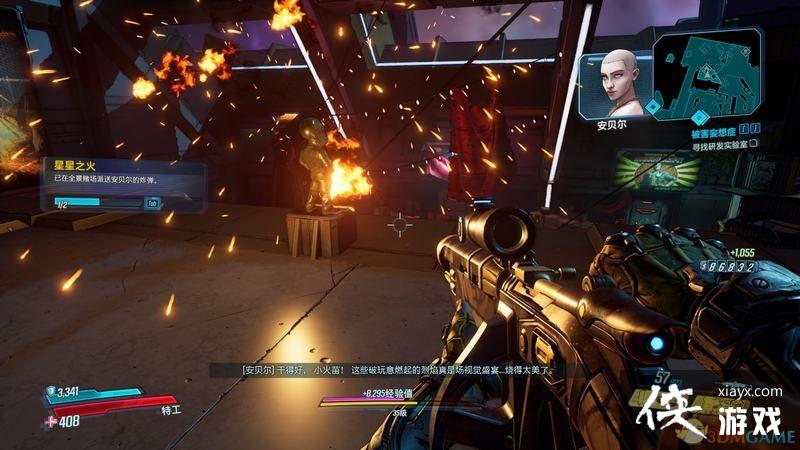
Task: Click the 寻找研发实验室 objective line
Action: click(715, 143)
